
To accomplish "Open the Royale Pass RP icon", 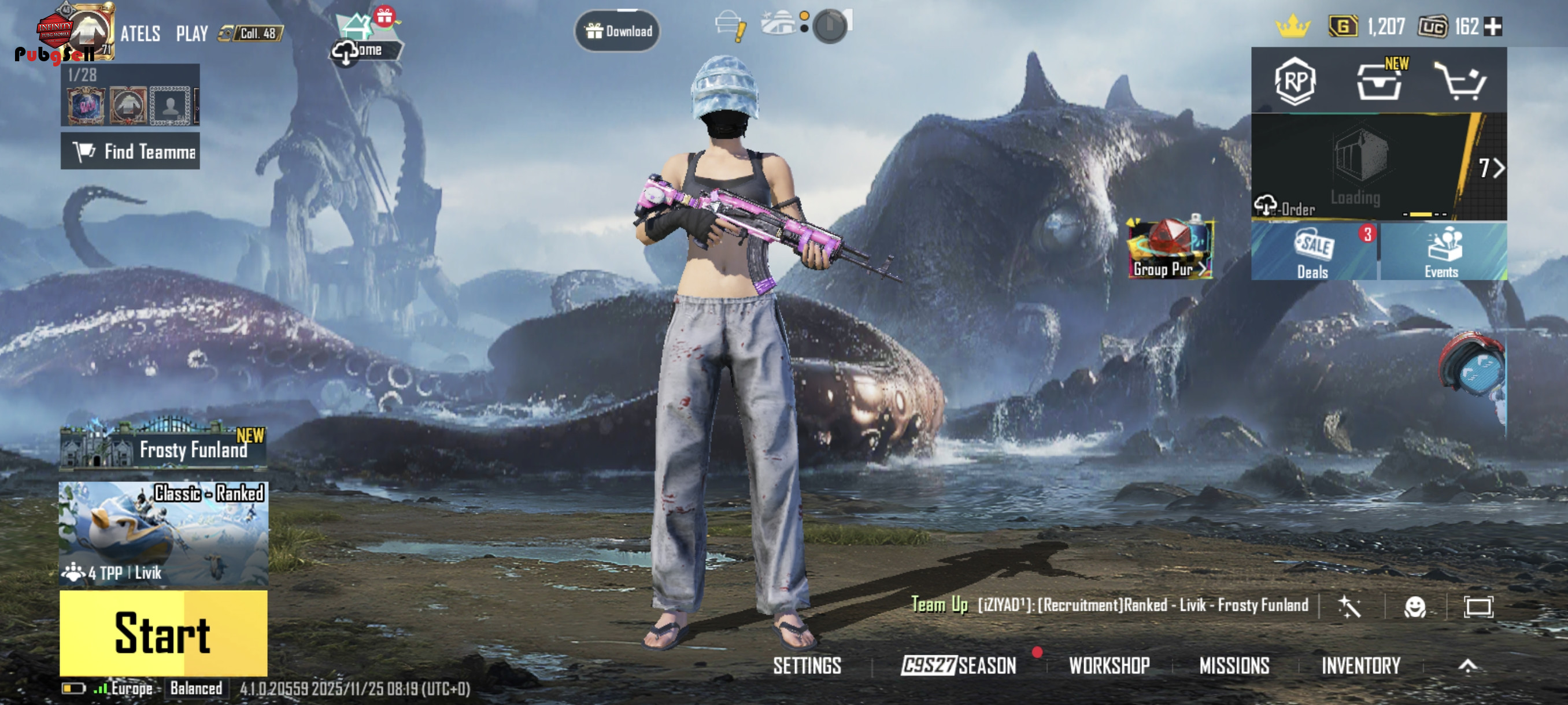I will click(x=1295, y=81).
